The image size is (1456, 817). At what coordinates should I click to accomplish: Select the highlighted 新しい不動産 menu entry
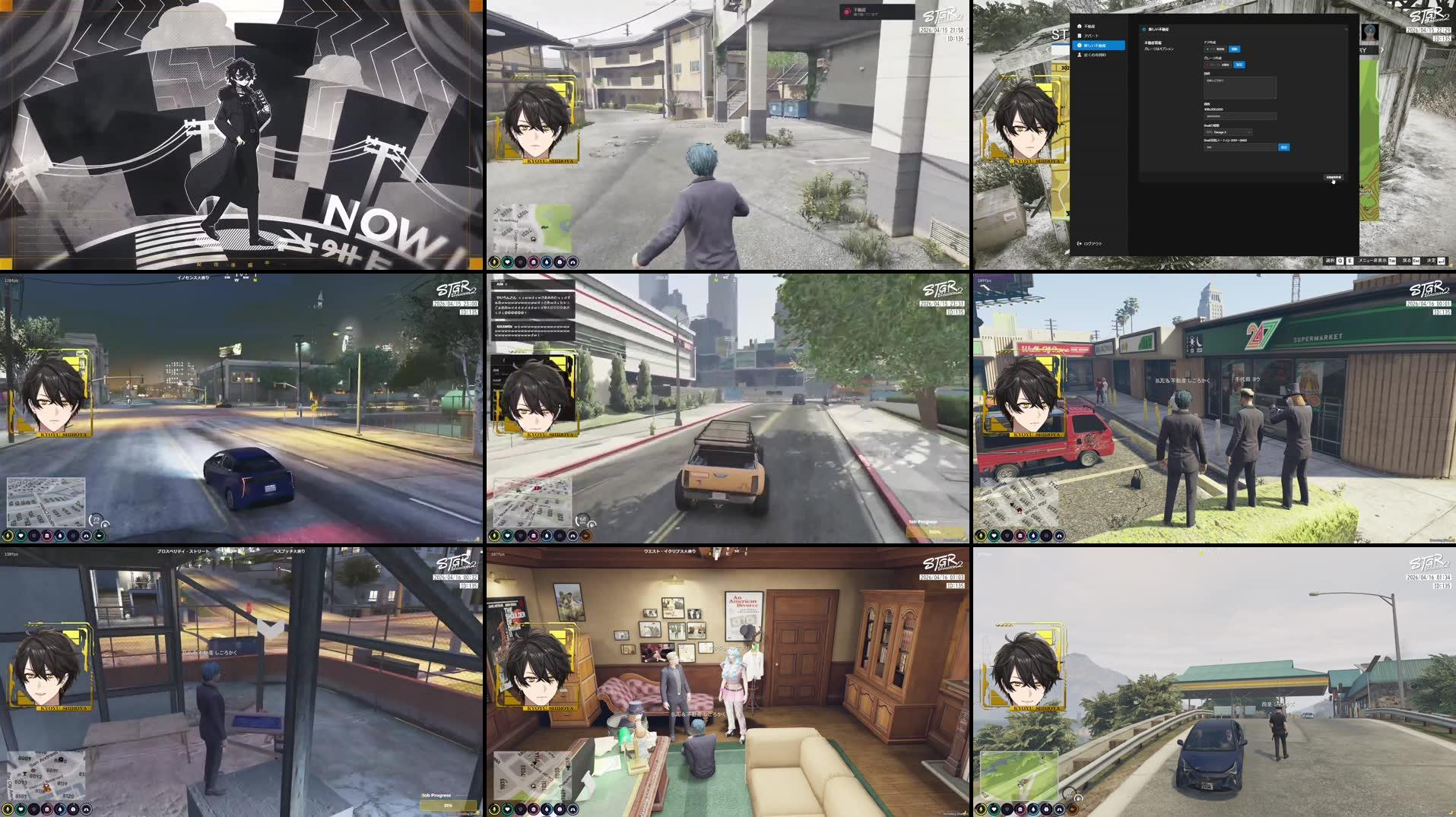(1095, 46)
